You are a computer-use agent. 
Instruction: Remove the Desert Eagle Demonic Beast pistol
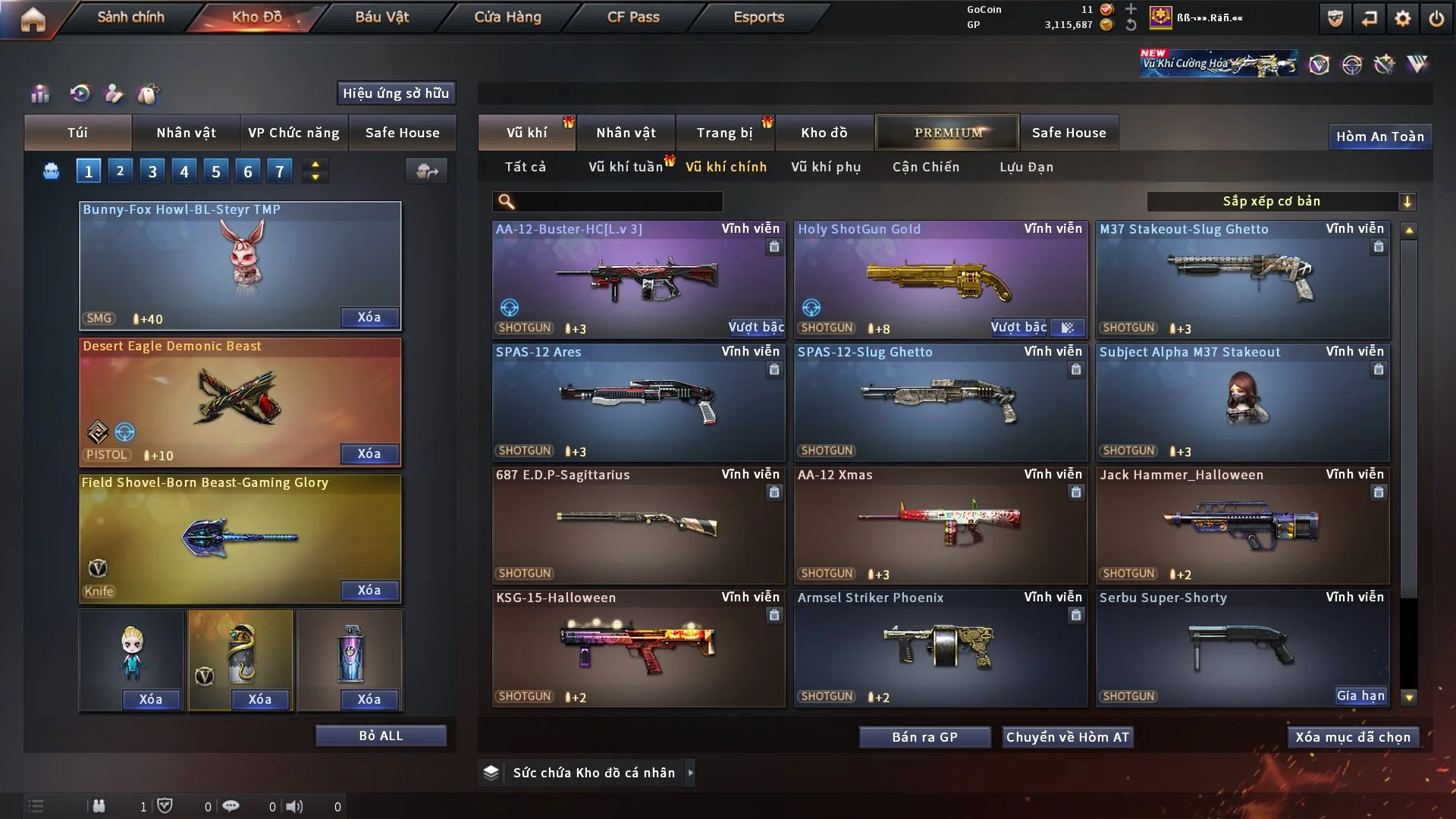click(x=369, y=453)
